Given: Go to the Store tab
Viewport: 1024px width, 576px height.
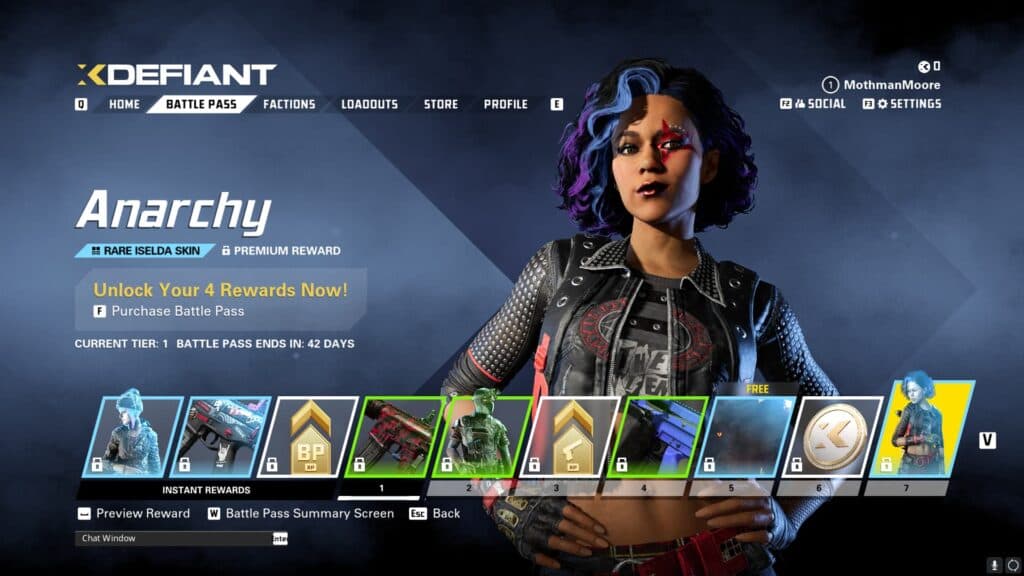Looking at the screenshot, I should tap(441, 104).
